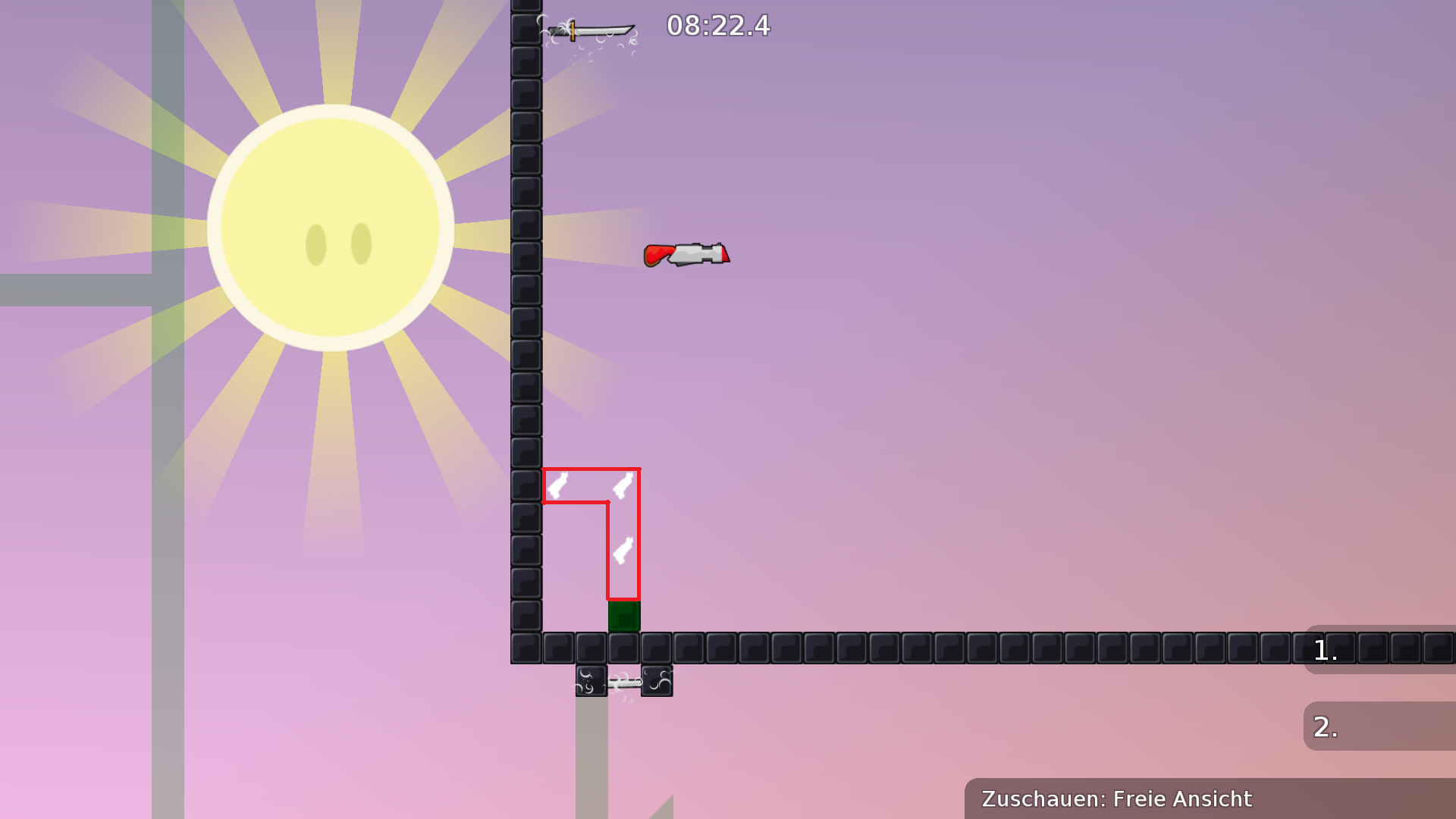The image size is (1456, 819).
Task: Click the shotgun pickup below the floor
Action: (x=623, y=683)
